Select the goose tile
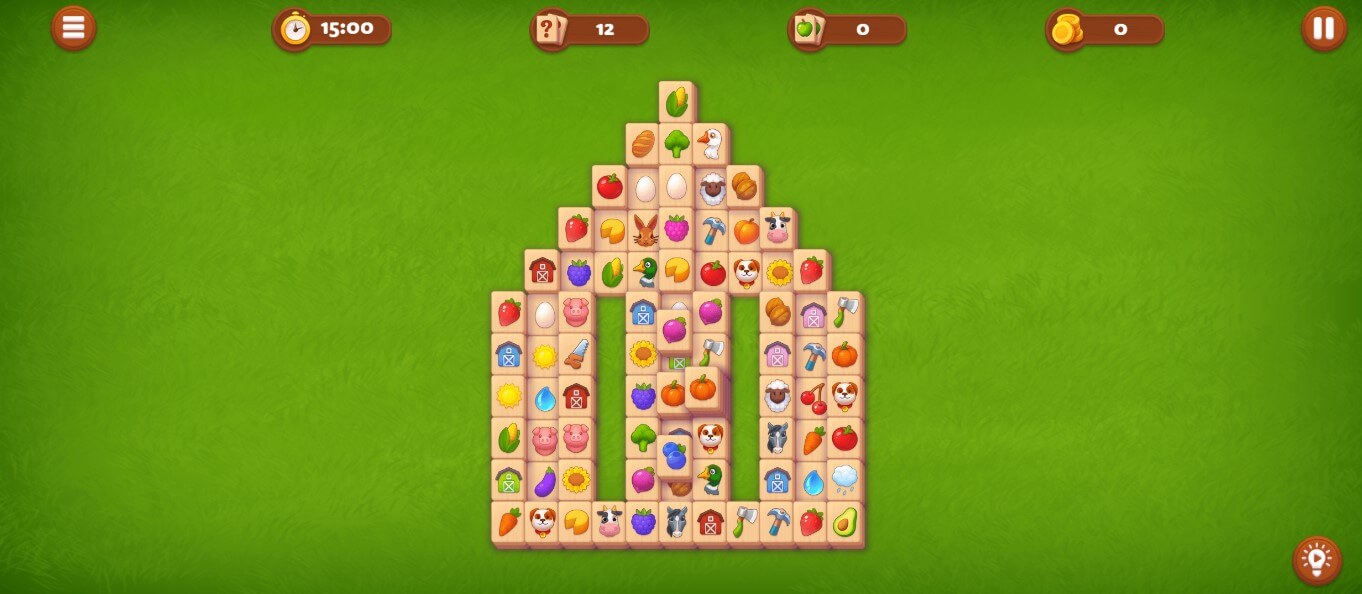 pyautogui.click(x=710, y=144)
